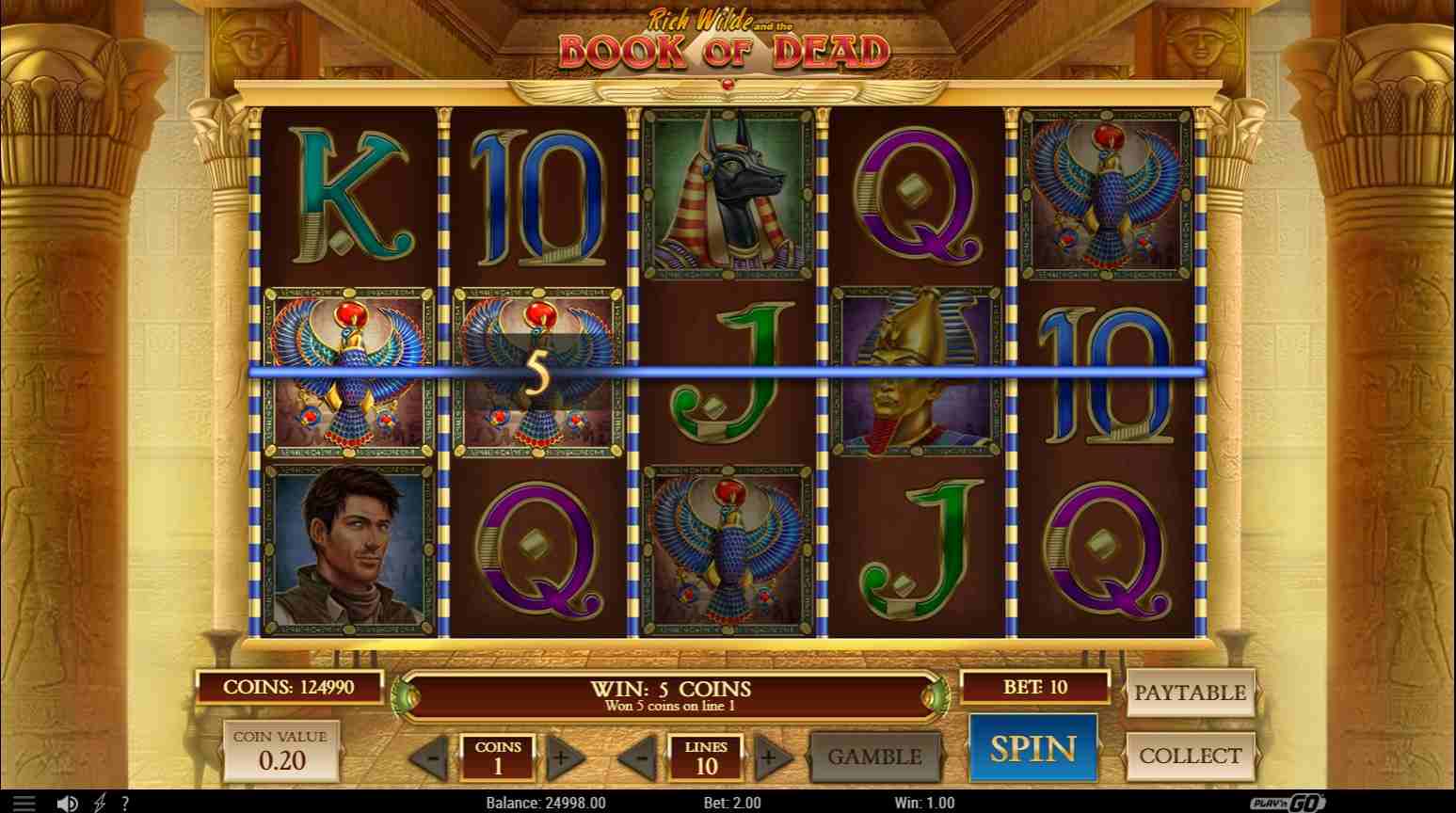Screen dimensions: 1456x813
Task: Add more active lines
Action: [x=770, y=757]
